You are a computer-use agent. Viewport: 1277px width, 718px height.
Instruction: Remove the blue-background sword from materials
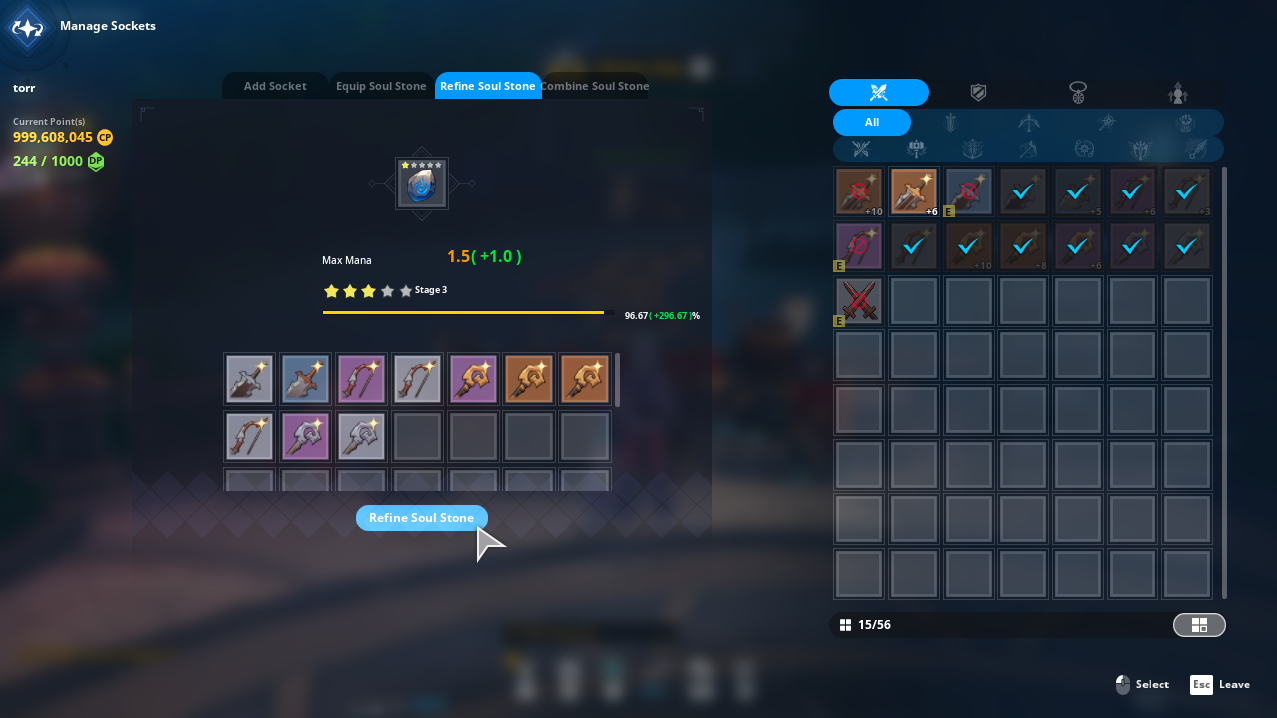tap(305, 379)
